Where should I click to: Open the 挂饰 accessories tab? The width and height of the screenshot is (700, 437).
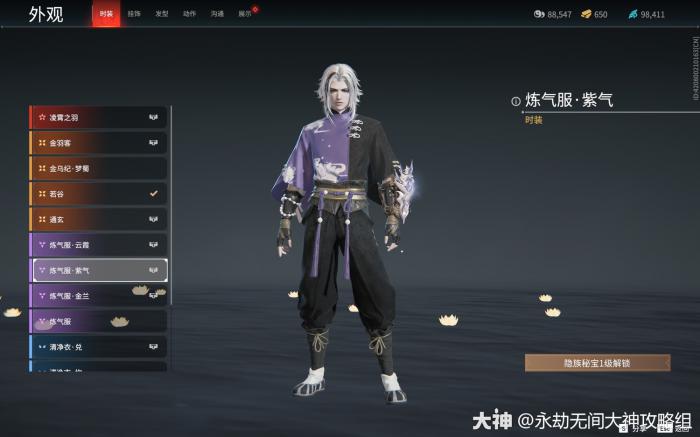pos(134,15)
